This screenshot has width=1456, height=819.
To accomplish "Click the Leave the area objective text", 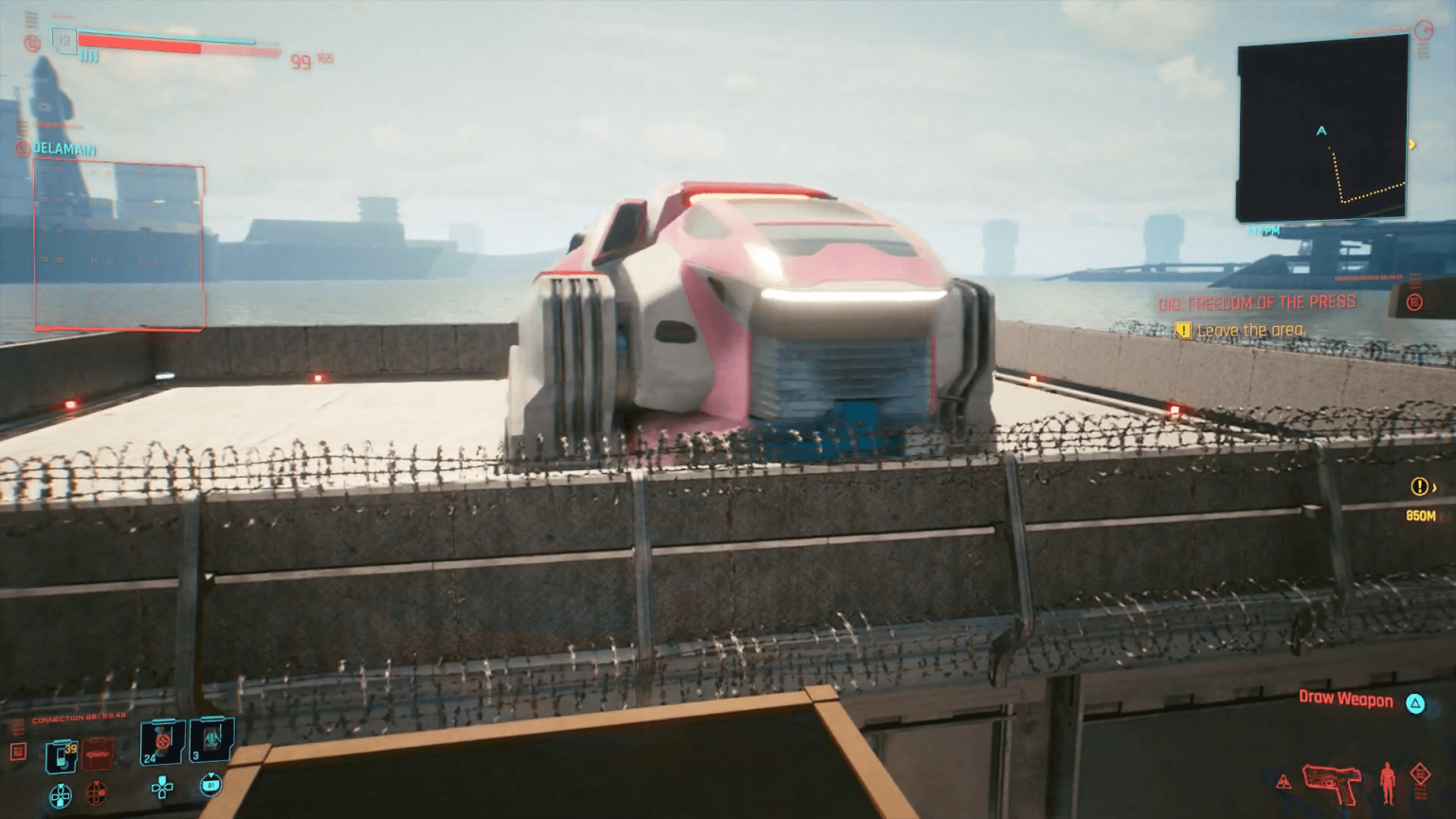I will click(1251, 329).
